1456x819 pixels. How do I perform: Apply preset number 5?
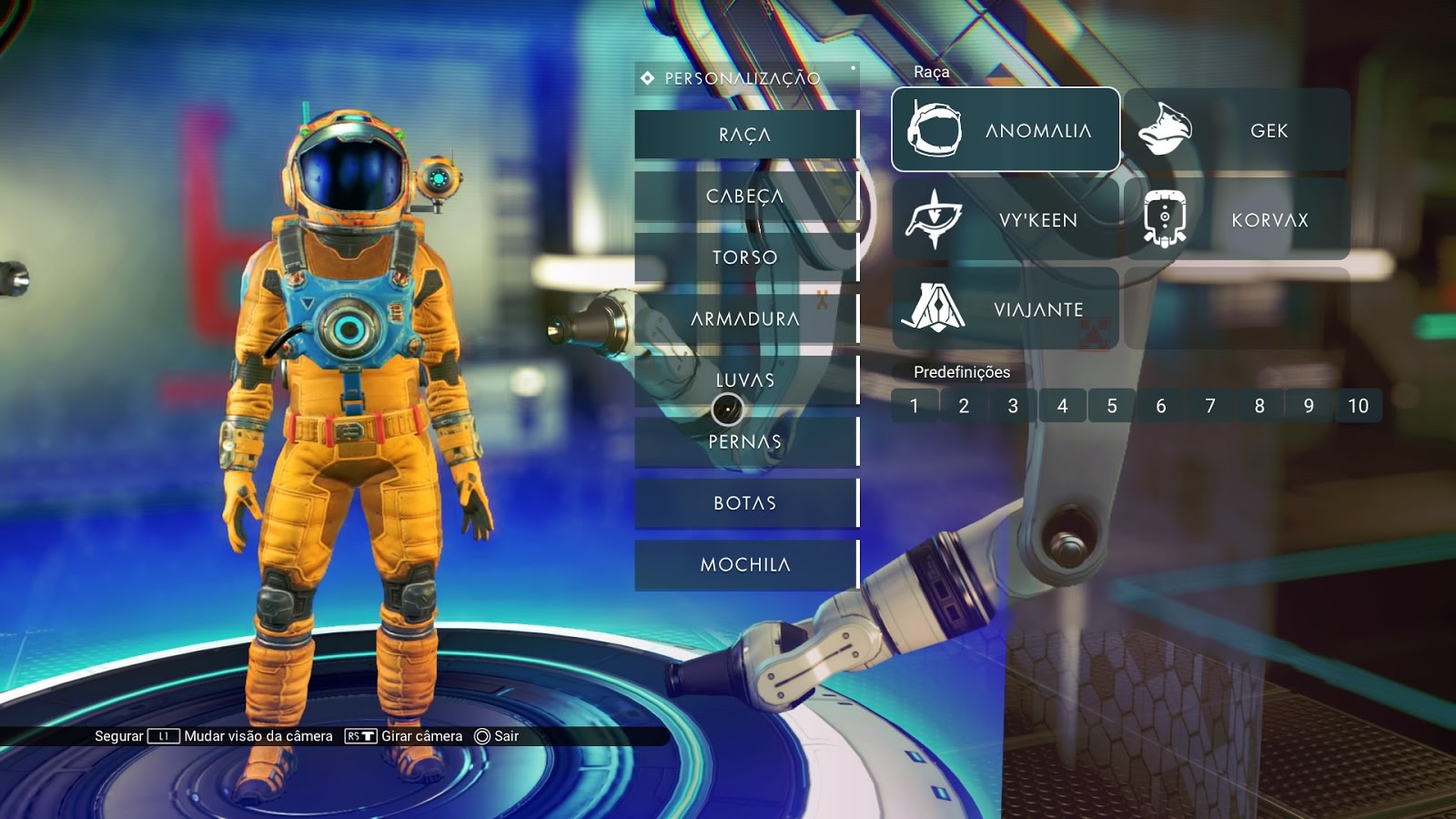[1111, 406]
